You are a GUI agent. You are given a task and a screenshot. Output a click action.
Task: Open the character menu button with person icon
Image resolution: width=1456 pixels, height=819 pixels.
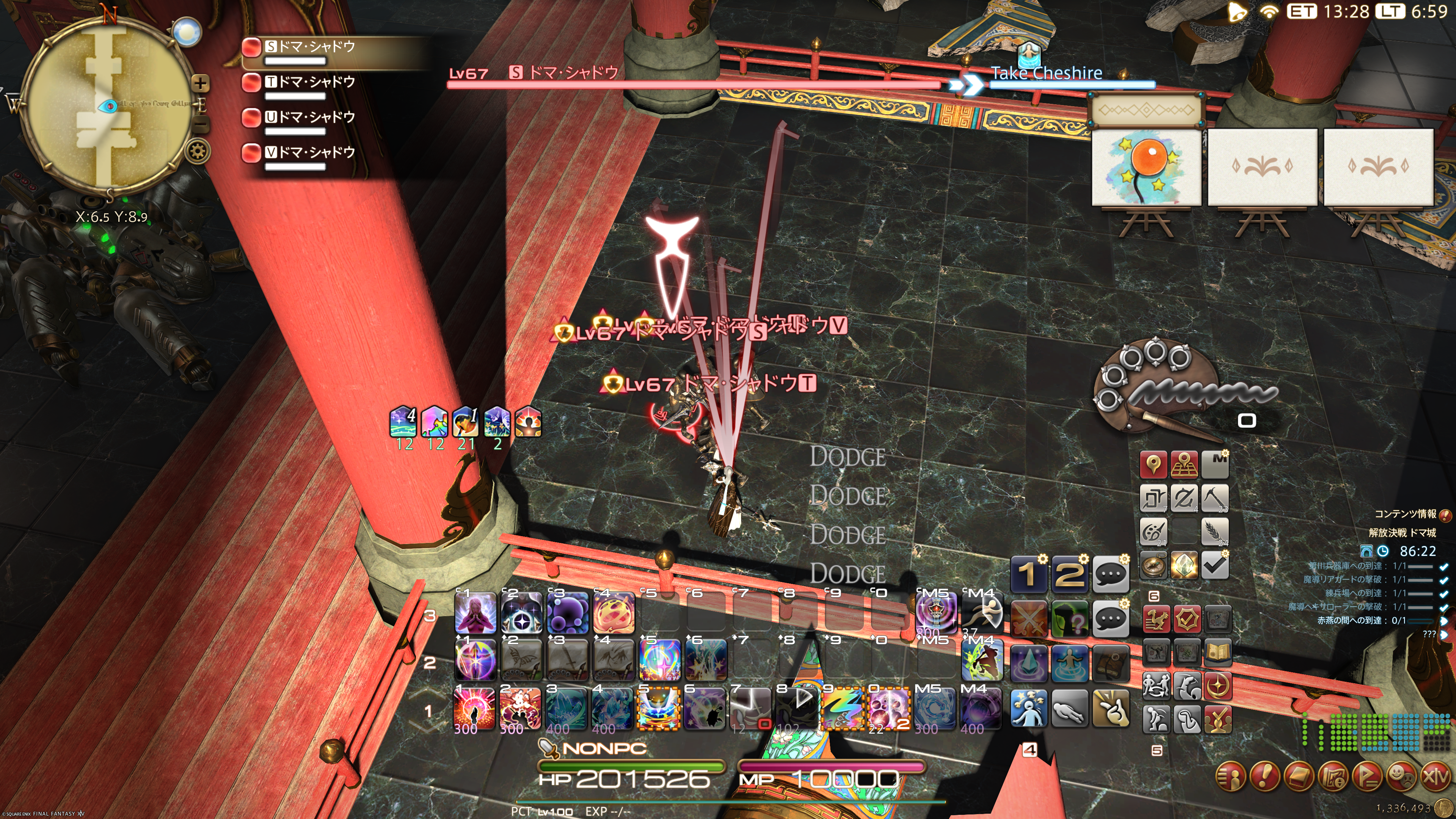[x=1231, y=777]
